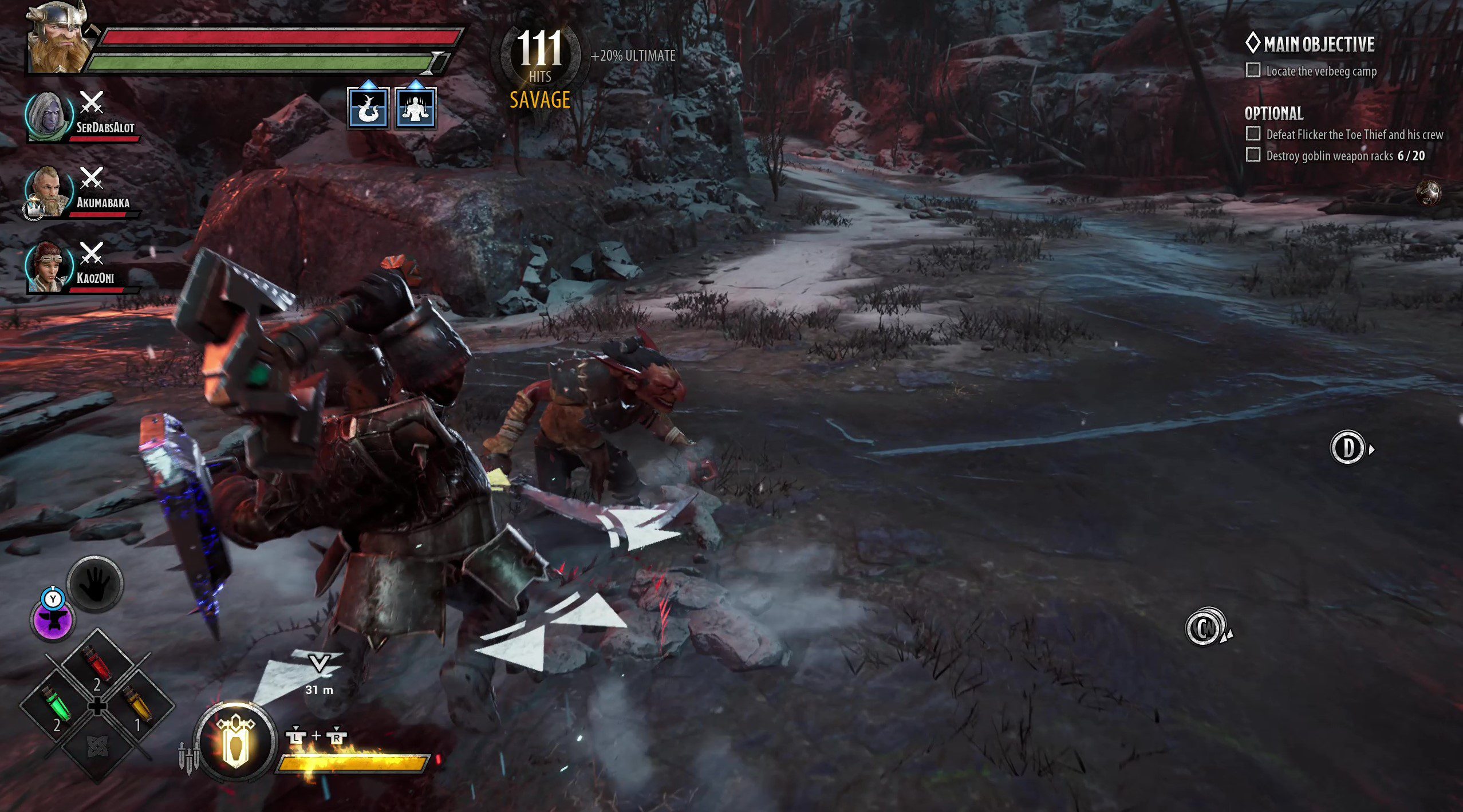Click the black hand ability icon
1463x812 pixels.
click(x=95, y=585)
